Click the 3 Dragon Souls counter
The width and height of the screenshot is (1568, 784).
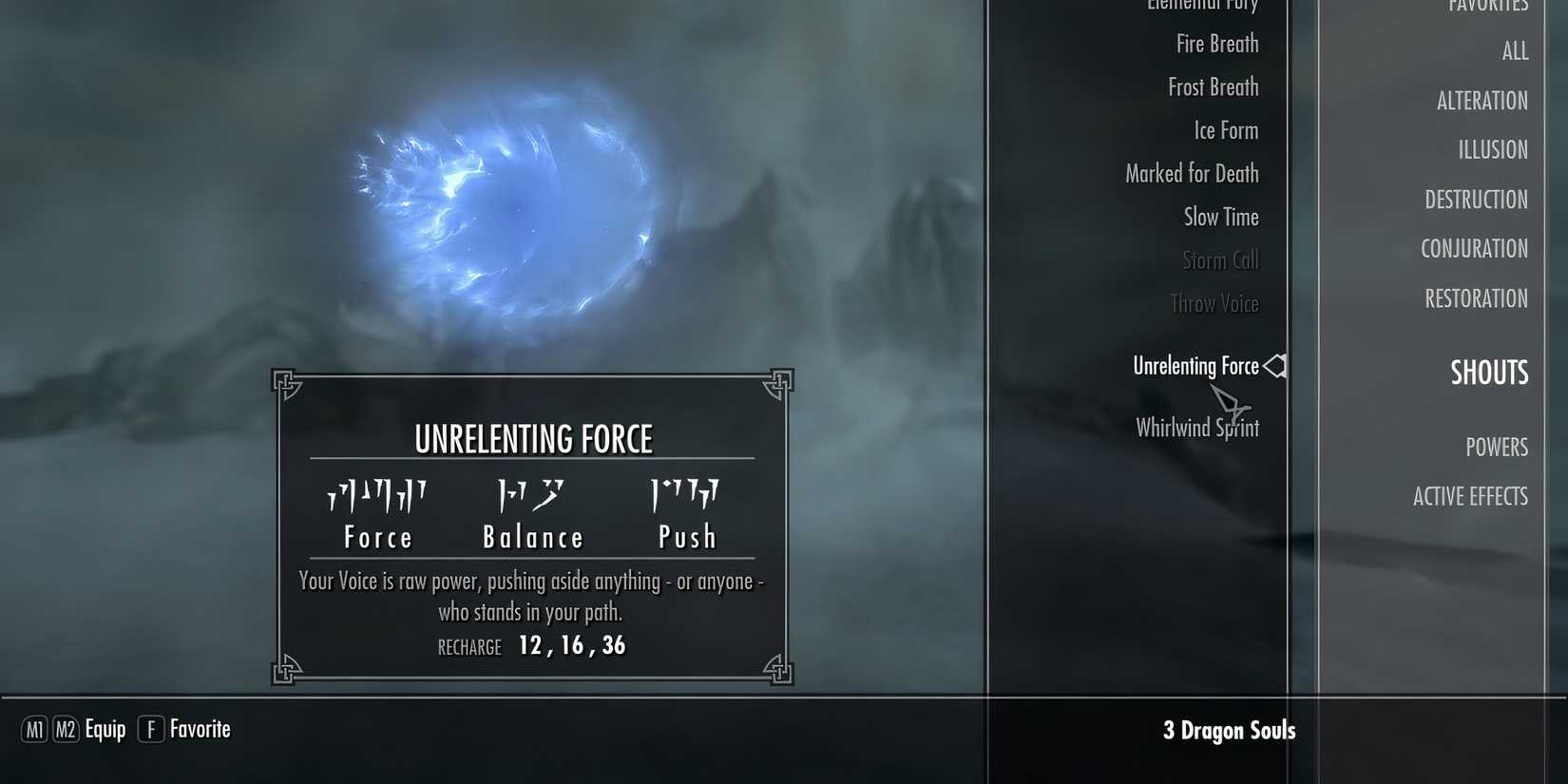pos(1230,730)
